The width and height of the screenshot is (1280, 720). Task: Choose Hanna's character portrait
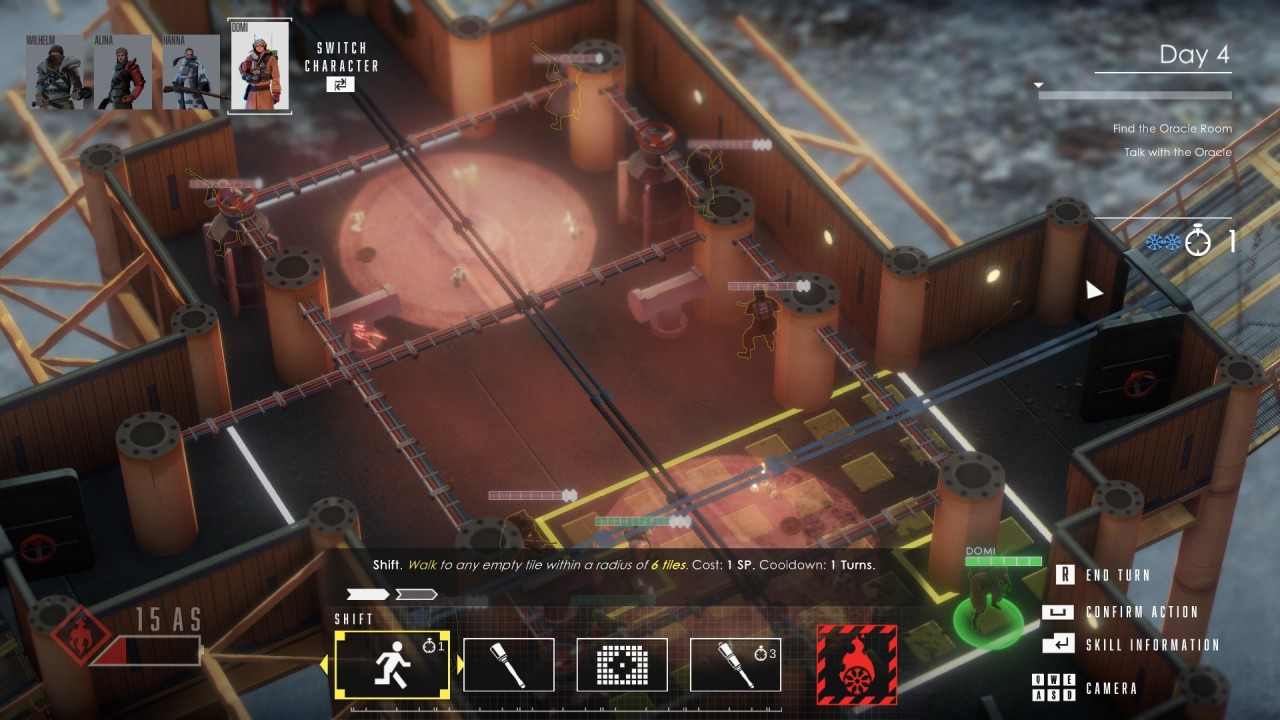189,72
